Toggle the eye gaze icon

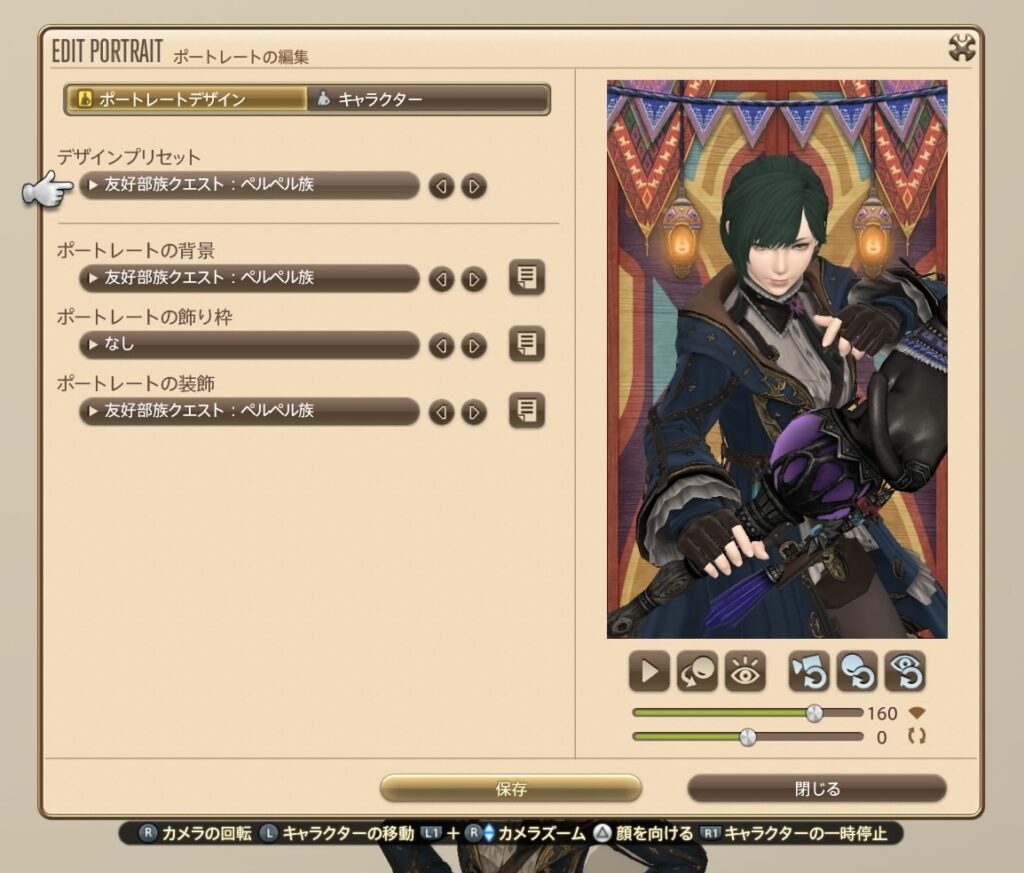pos(745,671)
